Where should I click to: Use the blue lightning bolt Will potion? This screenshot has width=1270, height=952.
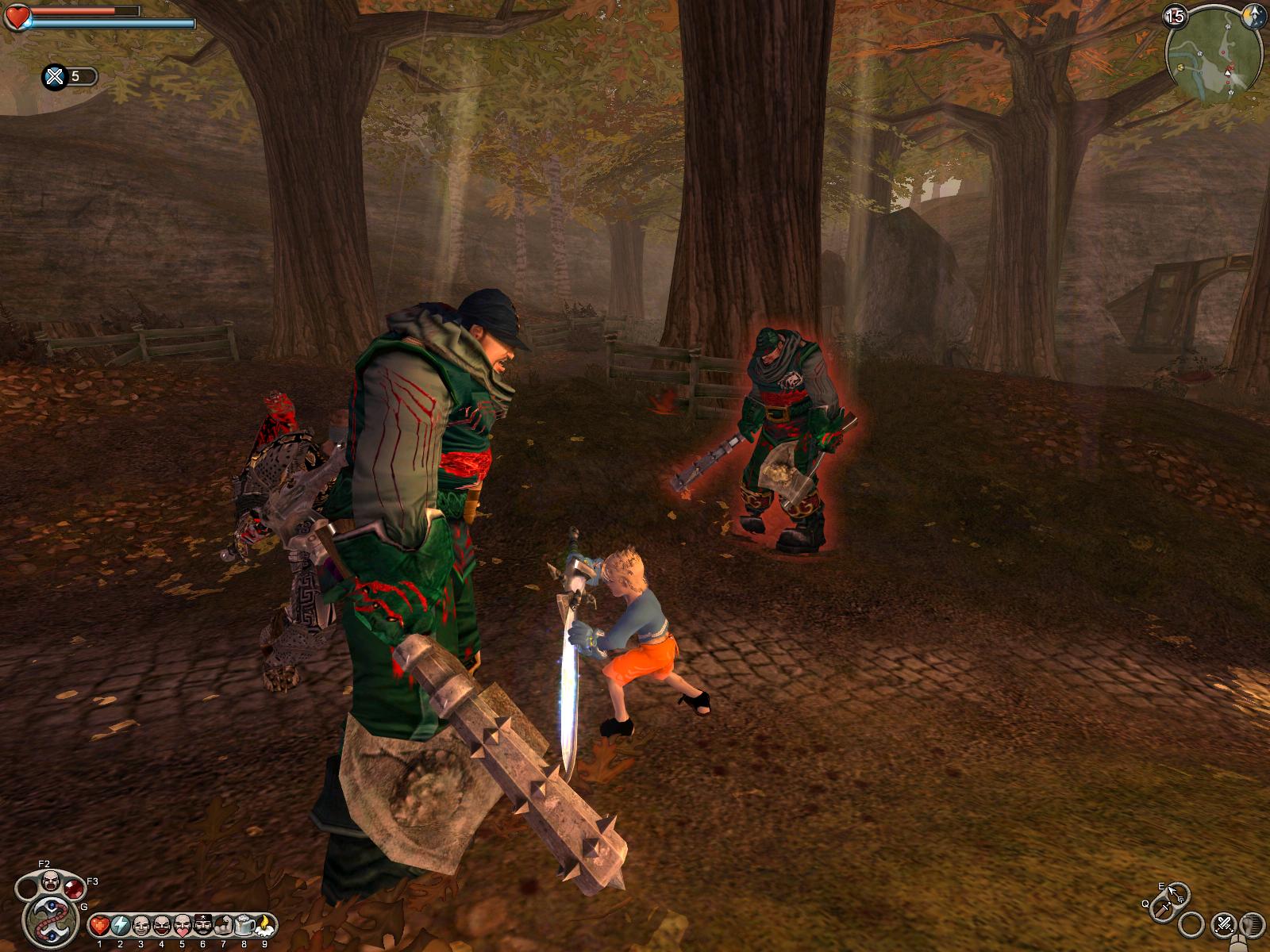click(x=120, y=925)
